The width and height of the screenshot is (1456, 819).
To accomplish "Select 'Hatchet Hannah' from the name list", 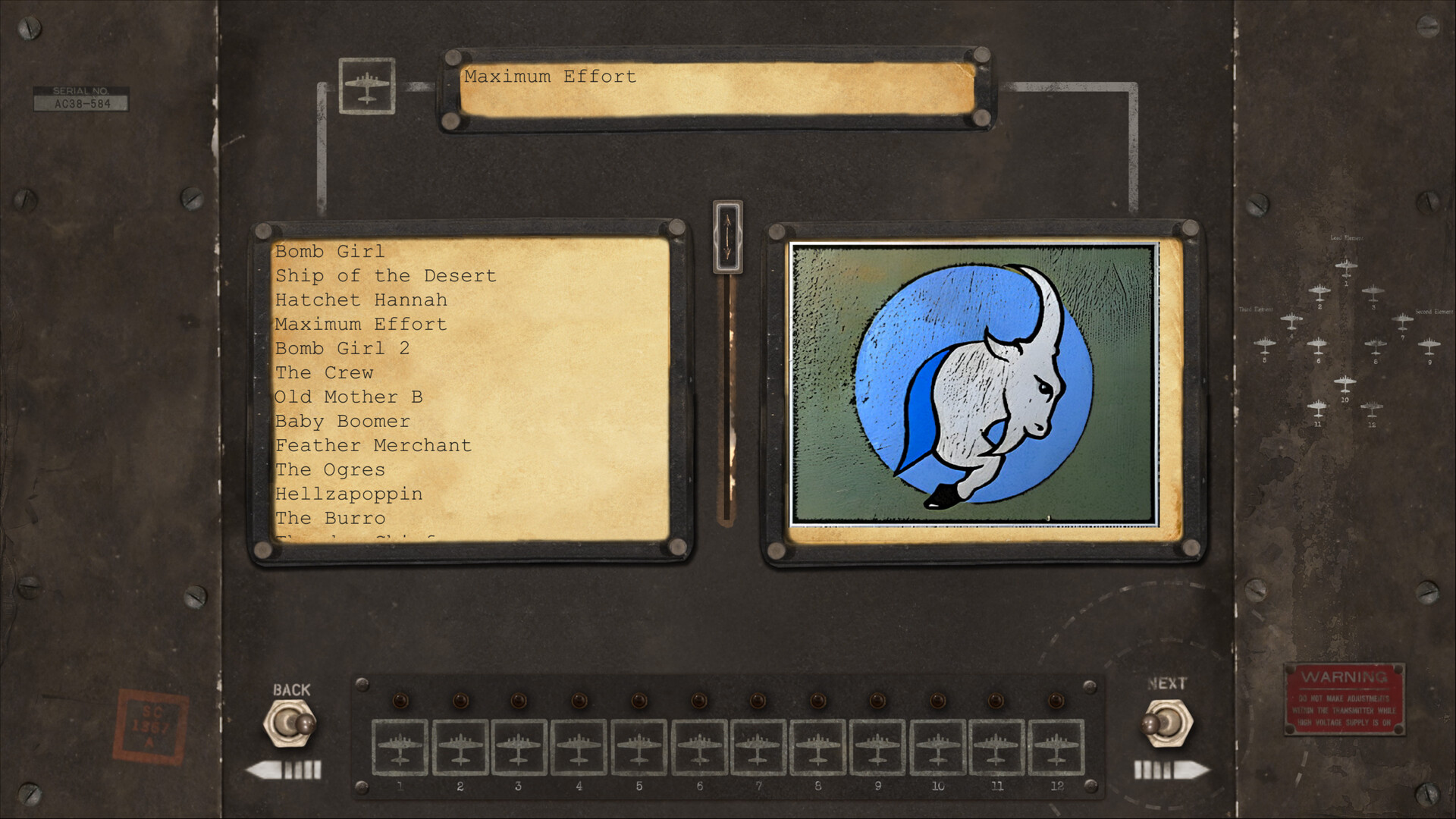I will 361,300.
